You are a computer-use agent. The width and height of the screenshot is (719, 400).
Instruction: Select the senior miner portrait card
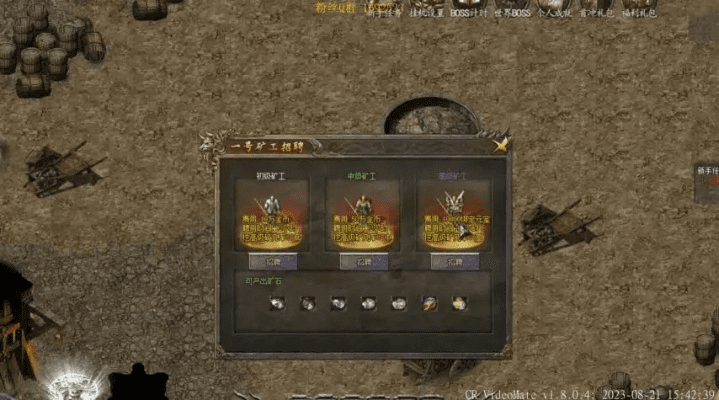coord(455,214)
